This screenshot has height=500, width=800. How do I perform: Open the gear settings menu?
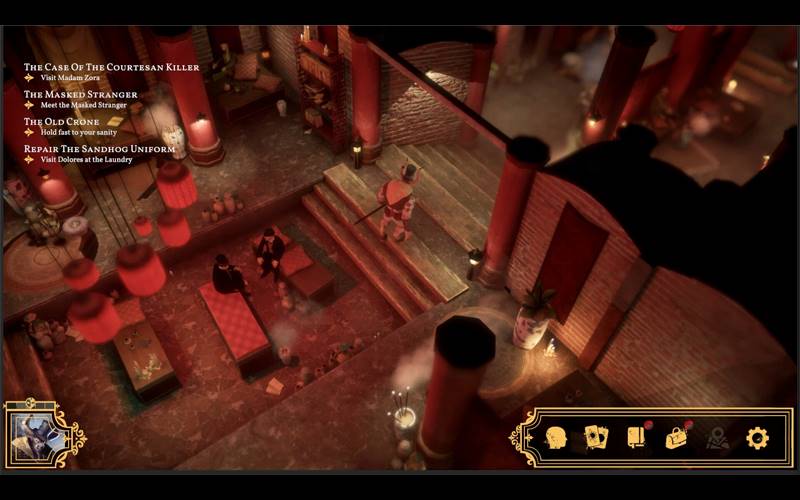758,438
